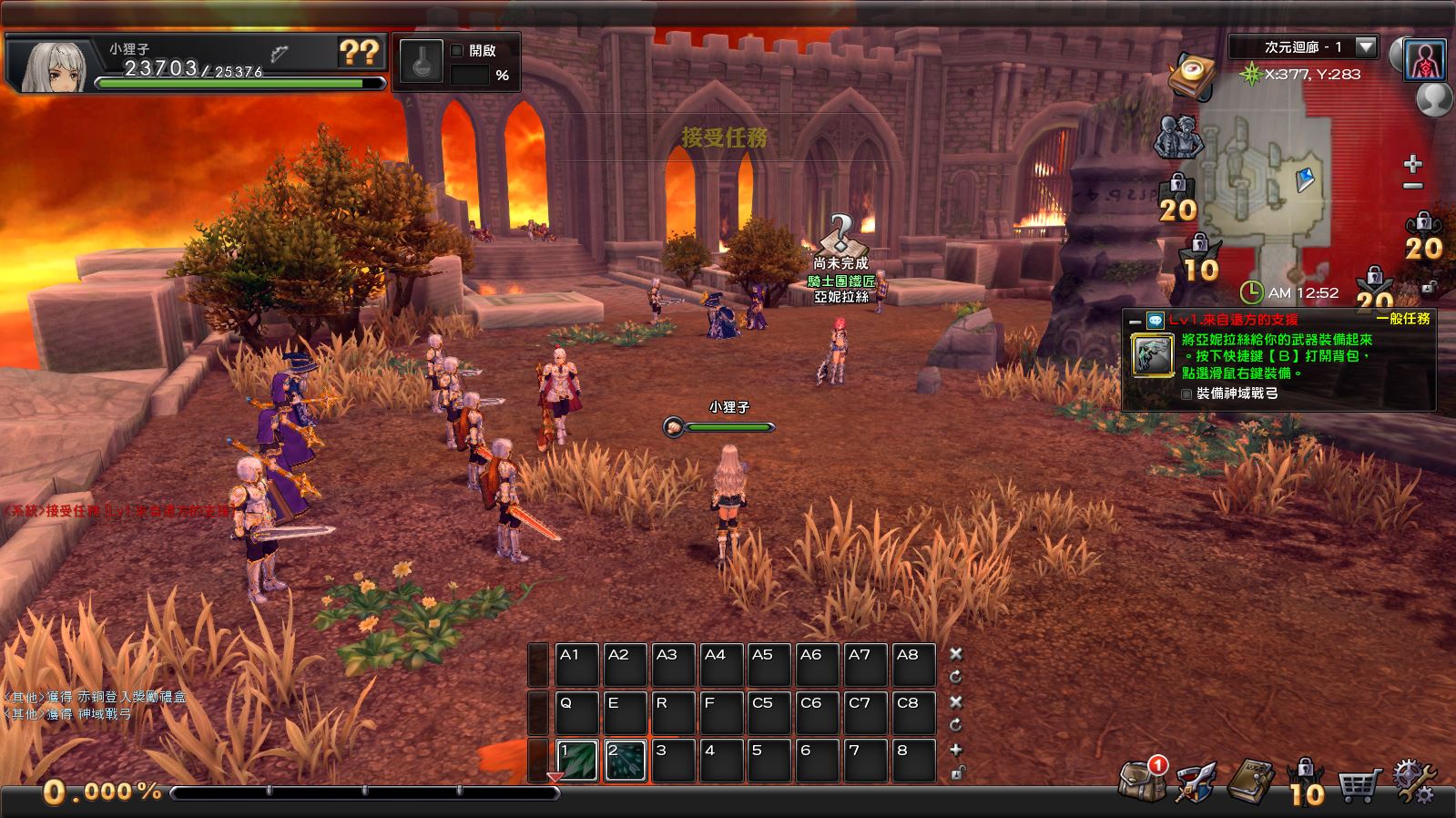Select the empty potion flask slot
Viewport: 1456px width, 818px height.
click(423, 64)
